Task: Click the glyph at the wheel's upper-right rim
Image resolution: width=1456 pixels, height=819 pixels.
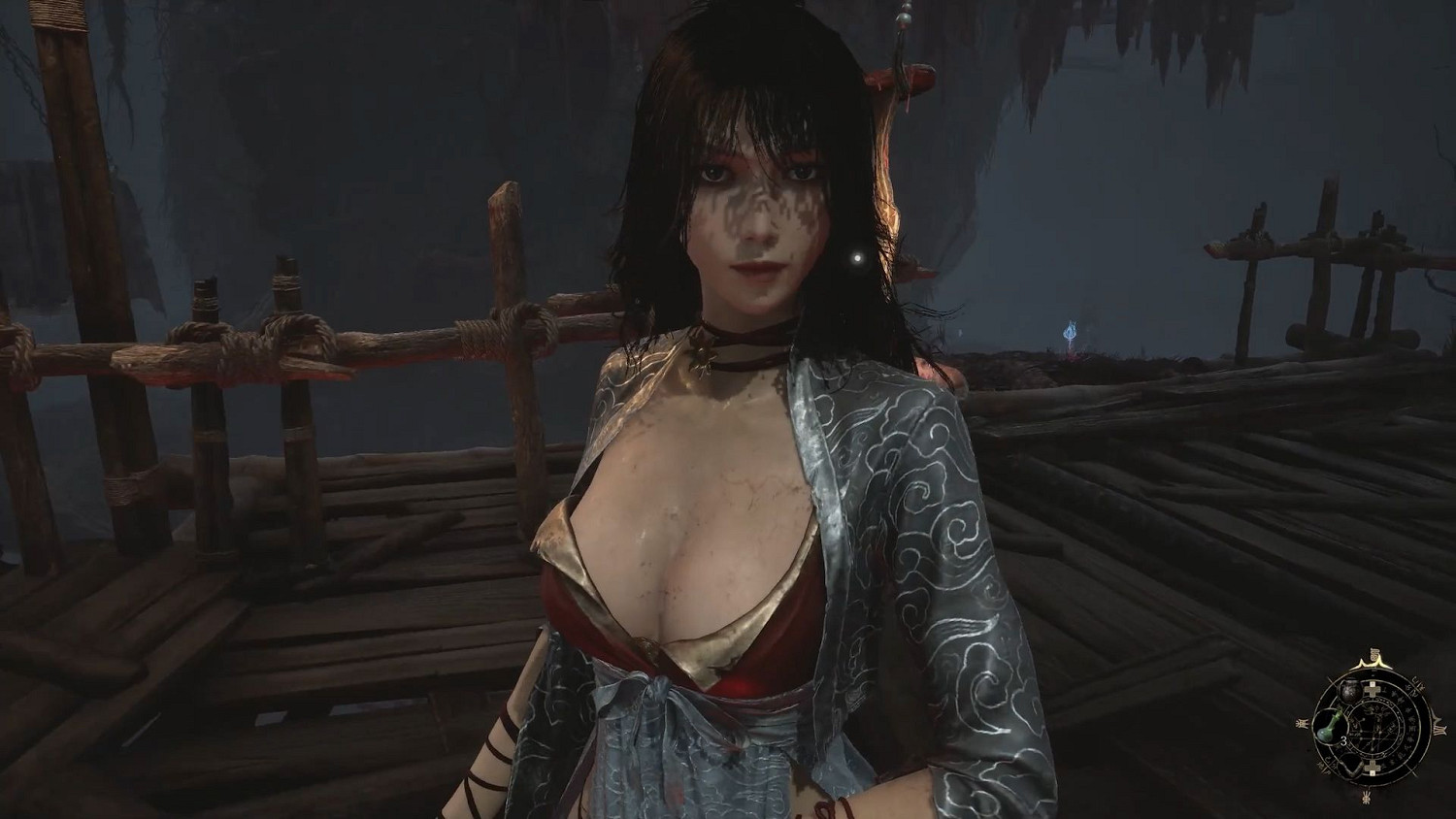Action: [x=1417, y=683]
